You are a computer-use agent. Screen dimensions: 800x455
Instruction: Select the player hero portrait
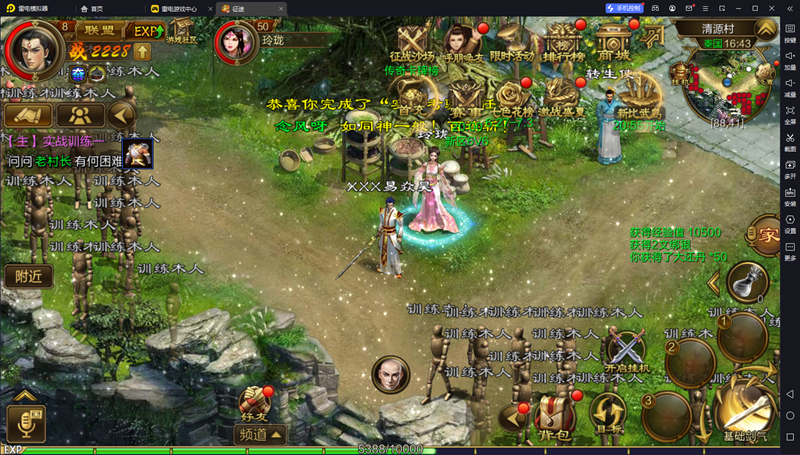coord(32,49)
